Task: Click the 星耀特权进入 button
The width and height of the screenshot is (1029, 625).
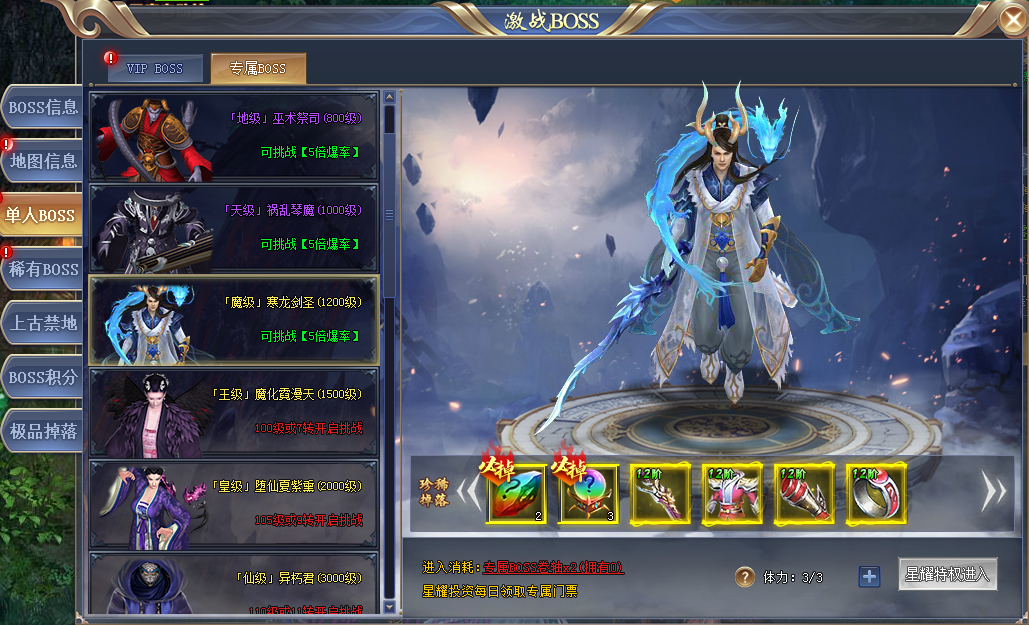Action: (947, 575)
